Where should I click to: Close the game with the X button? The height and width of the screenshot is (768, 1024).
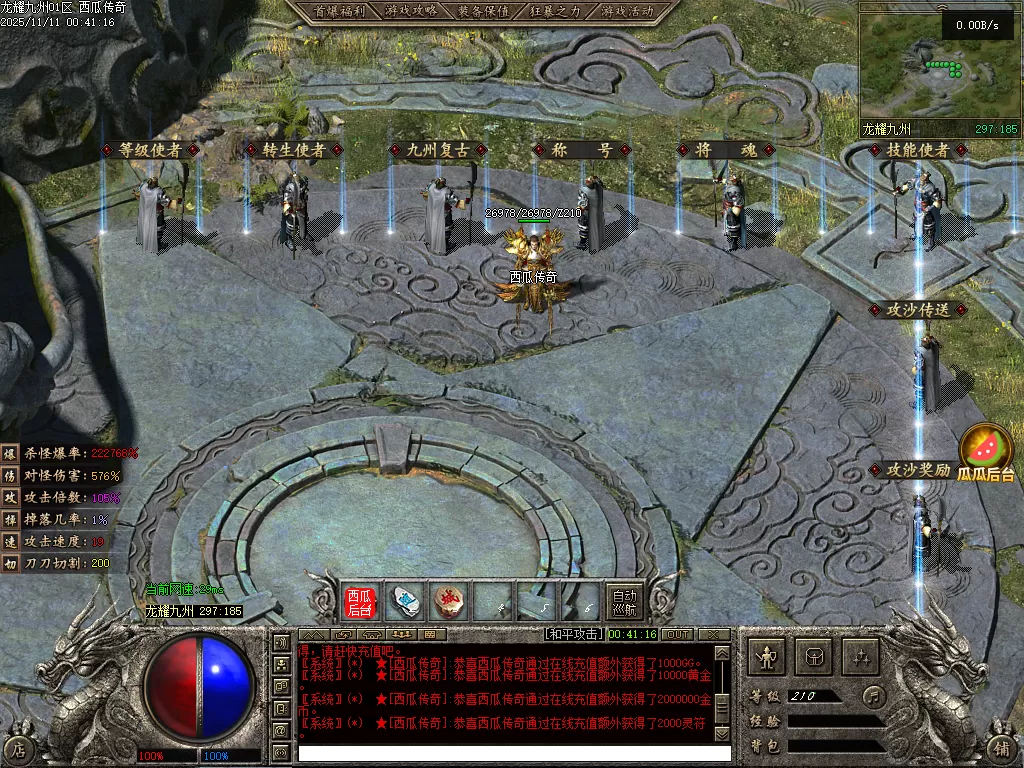(x=713, y=634)
